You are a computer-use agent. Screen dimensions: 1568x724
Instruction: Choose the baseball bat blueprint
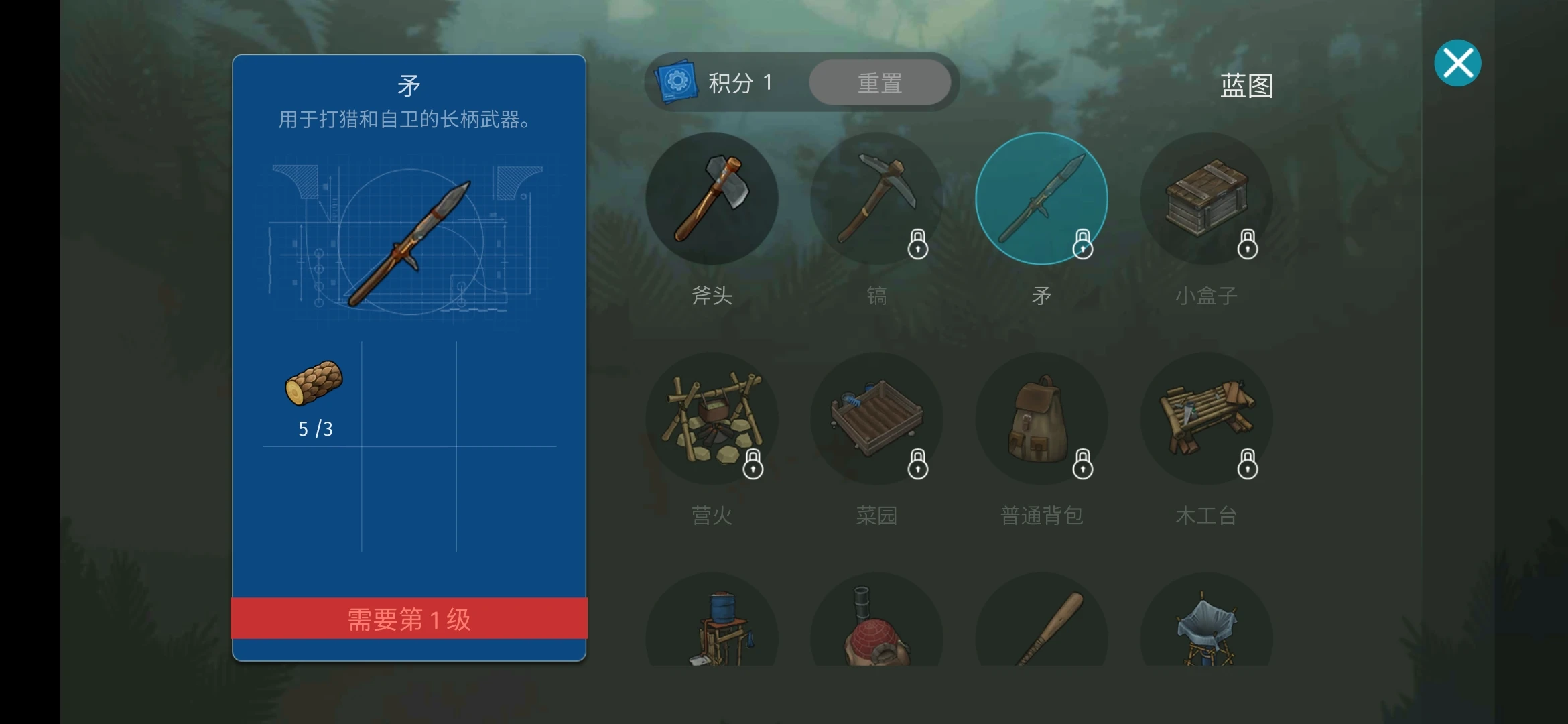[1041, 627]
